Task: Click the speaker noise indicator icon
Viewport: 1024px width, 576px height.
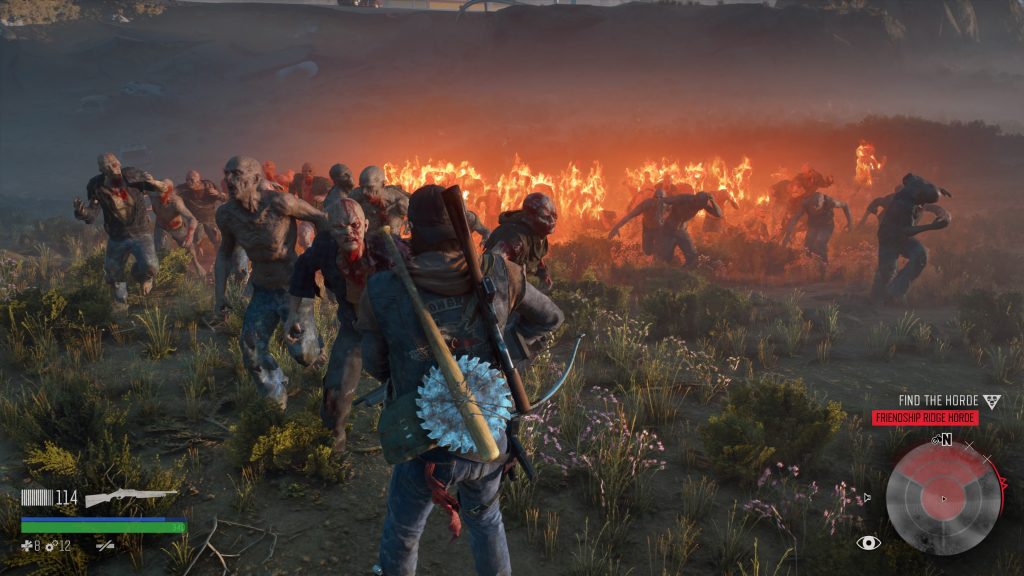Action: pos(866,497)
